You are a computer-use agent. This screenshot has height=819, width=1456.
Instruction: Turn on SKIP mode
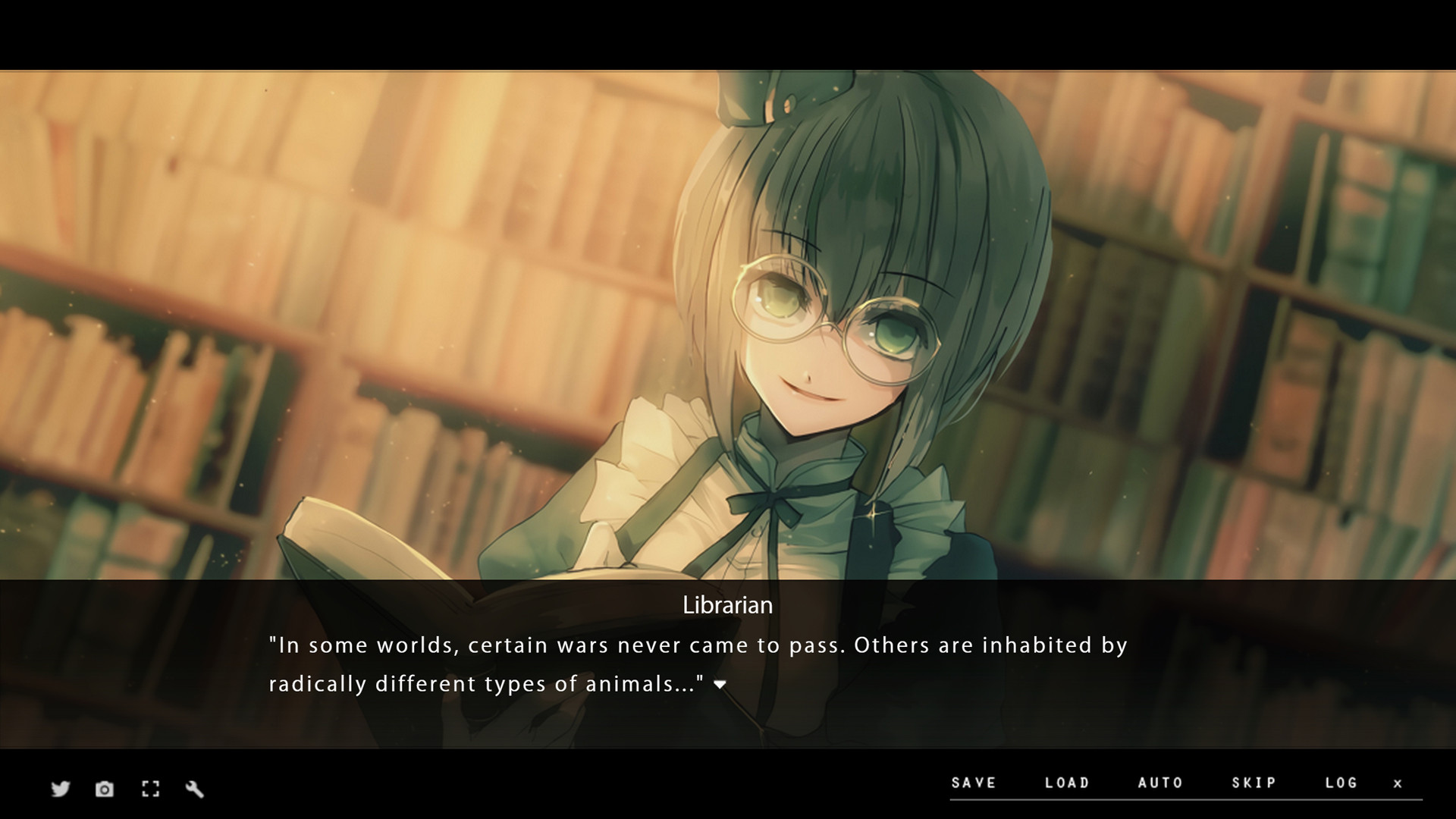(1251, 783)
